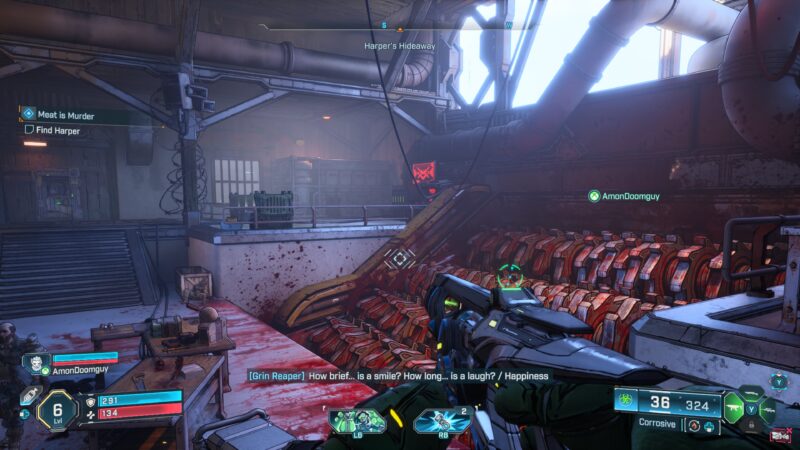Activate the green LB action skill icon
Screen dimensions: 800x450
(357, 420)
